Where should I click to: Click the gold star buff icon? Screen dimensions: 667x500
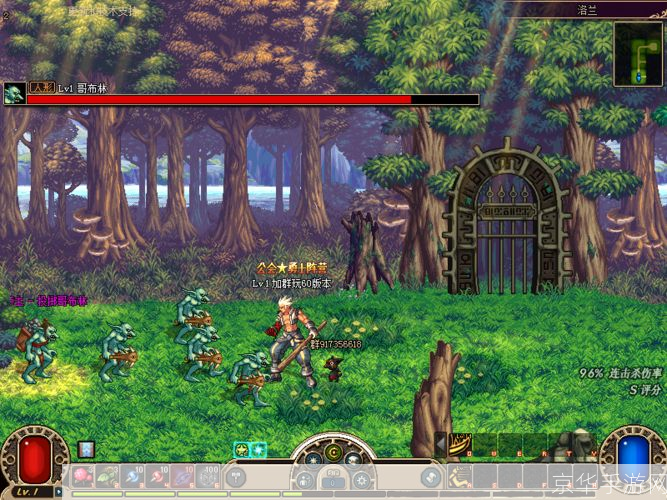coord(241,450)
